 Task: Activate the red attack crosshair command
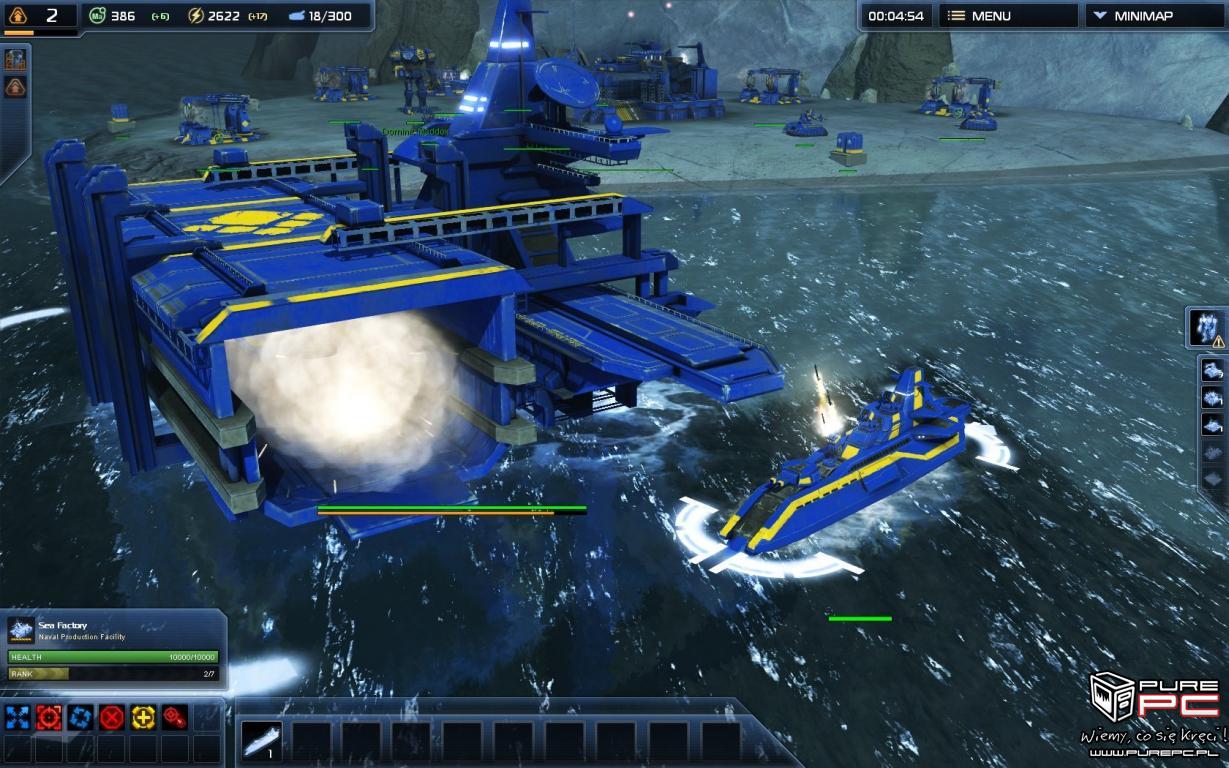pos(49,716)
